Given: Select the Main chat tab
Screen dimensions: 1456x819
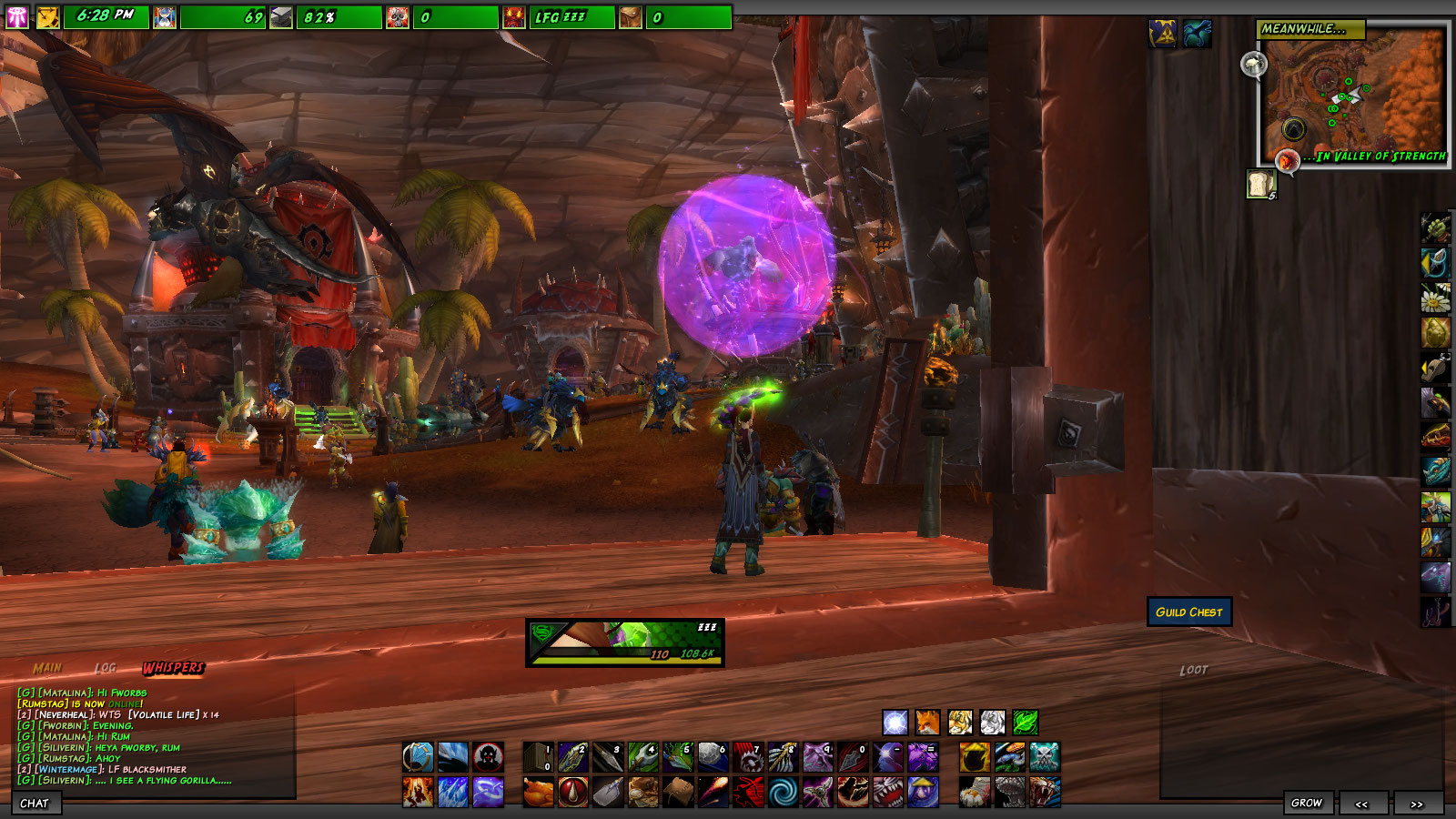Looking at the screenshot, I should pyautogui.click(x=47, y=668).
